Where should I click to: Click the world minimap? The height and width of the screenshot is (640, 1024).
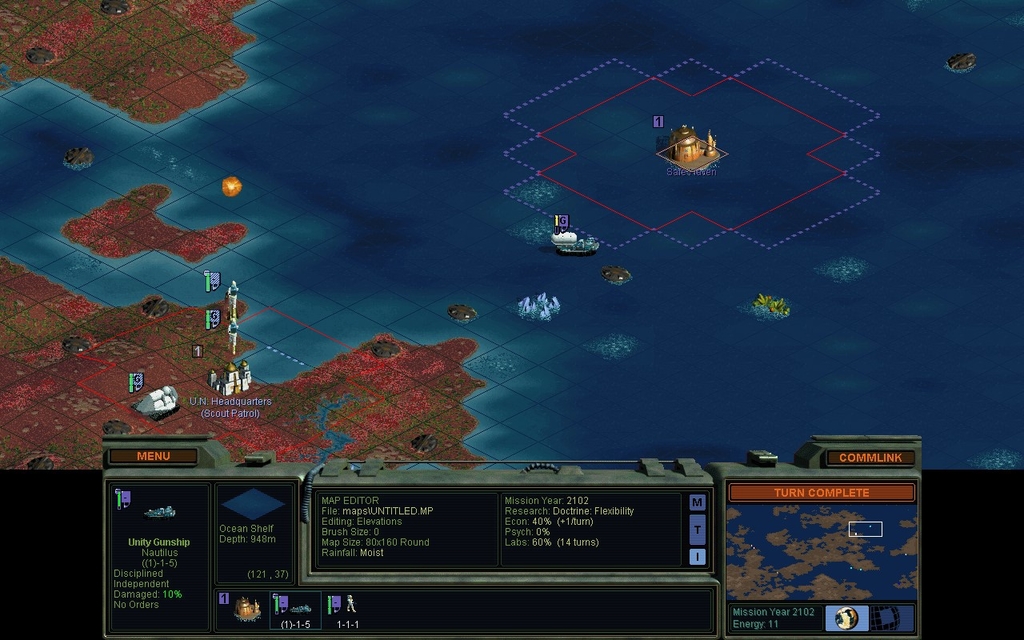821,551
